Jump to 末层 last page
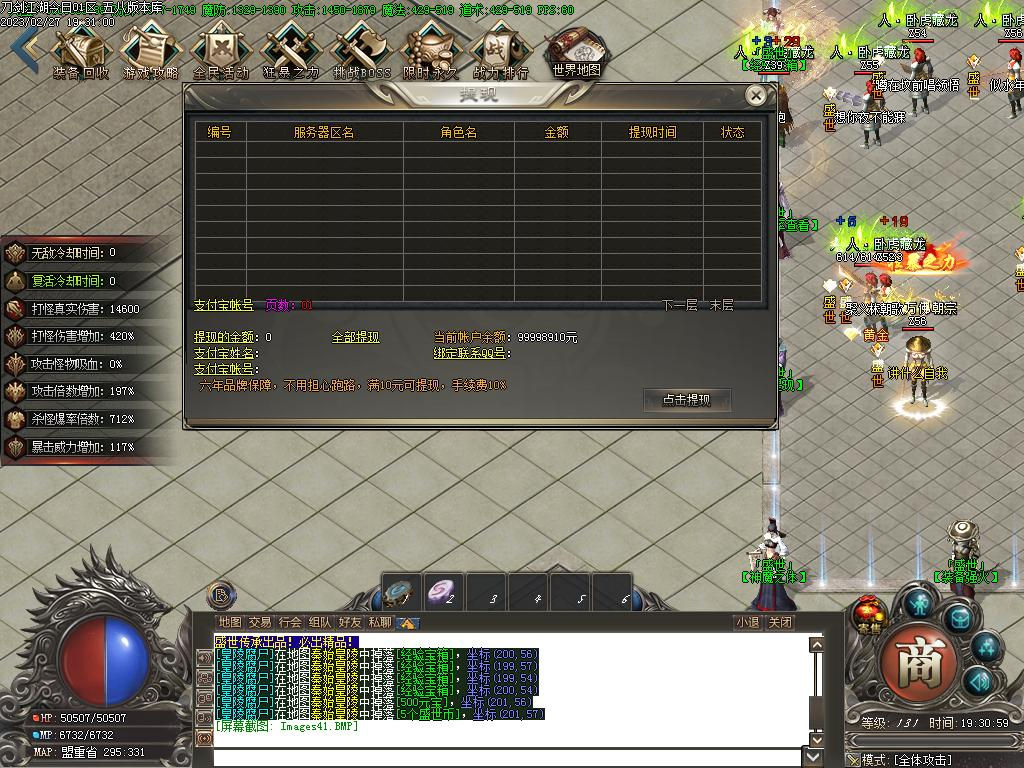Screen dimensions: 1024x768 point(721,306)
